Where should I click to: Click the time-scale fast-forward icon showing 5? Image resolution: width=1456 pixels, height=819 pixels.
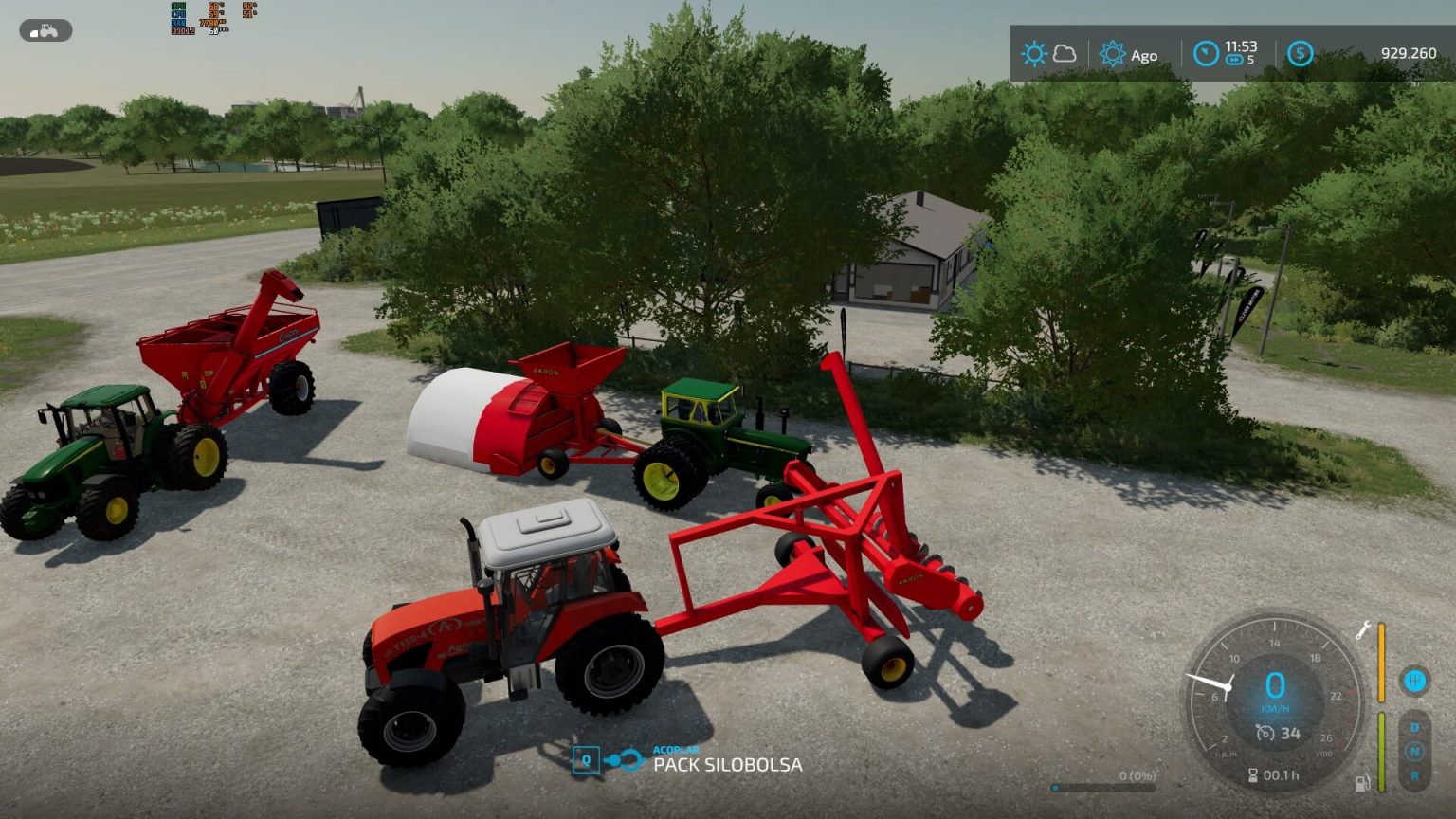coord(1235,59)
